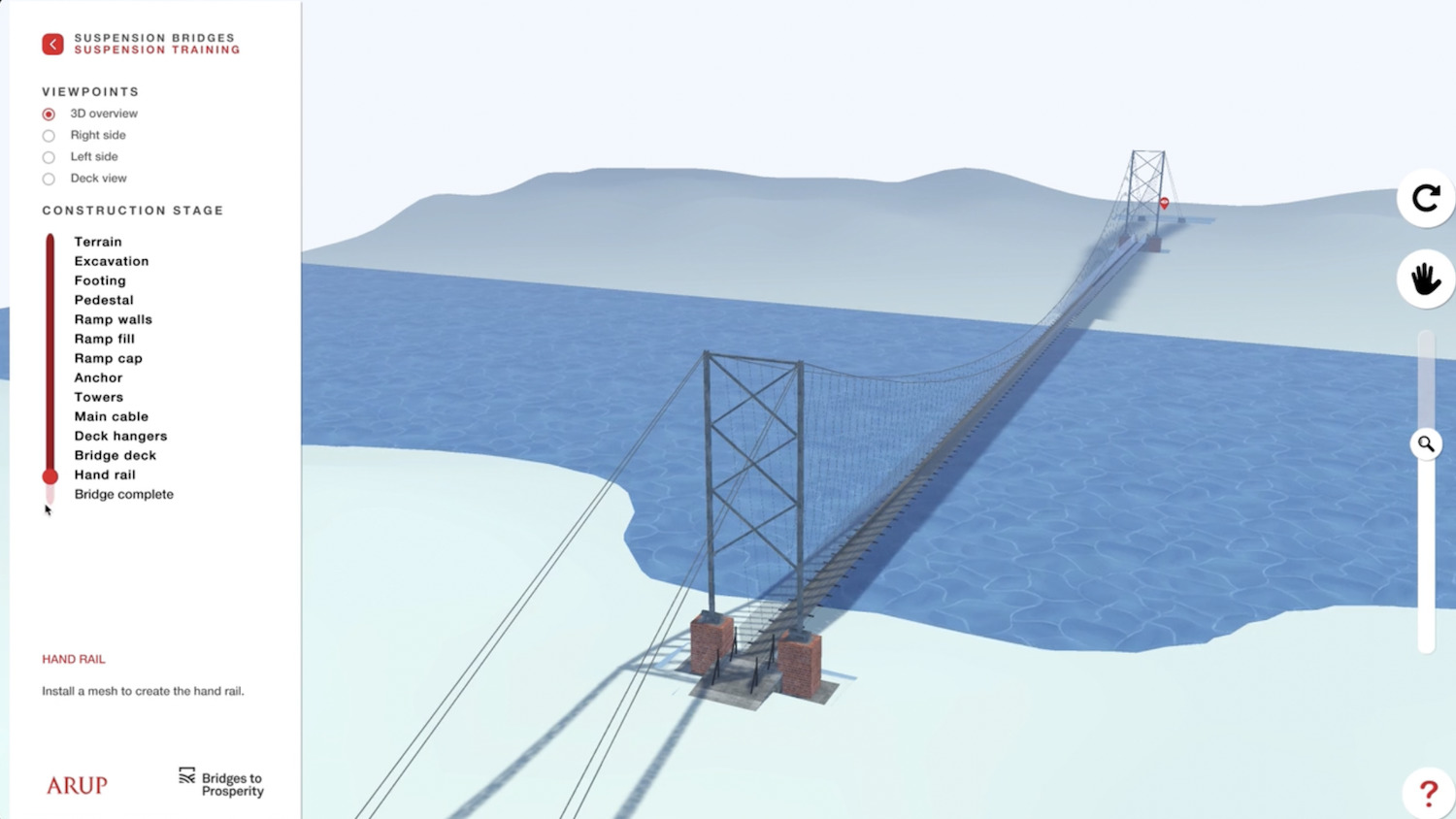Select the Terrain construction stage

(x=97, y=242)
